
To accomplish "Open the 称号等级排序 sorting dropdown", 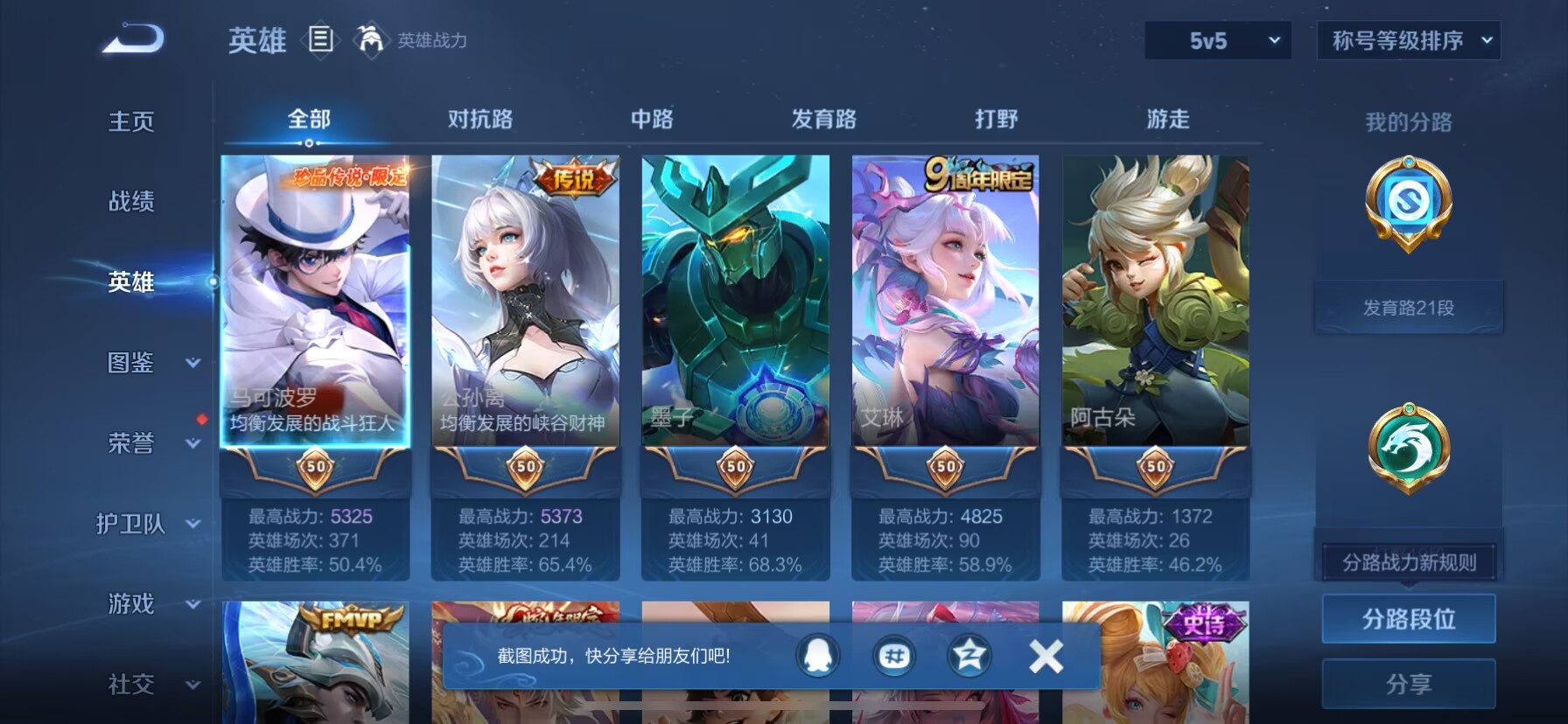I will [1407, 39].
